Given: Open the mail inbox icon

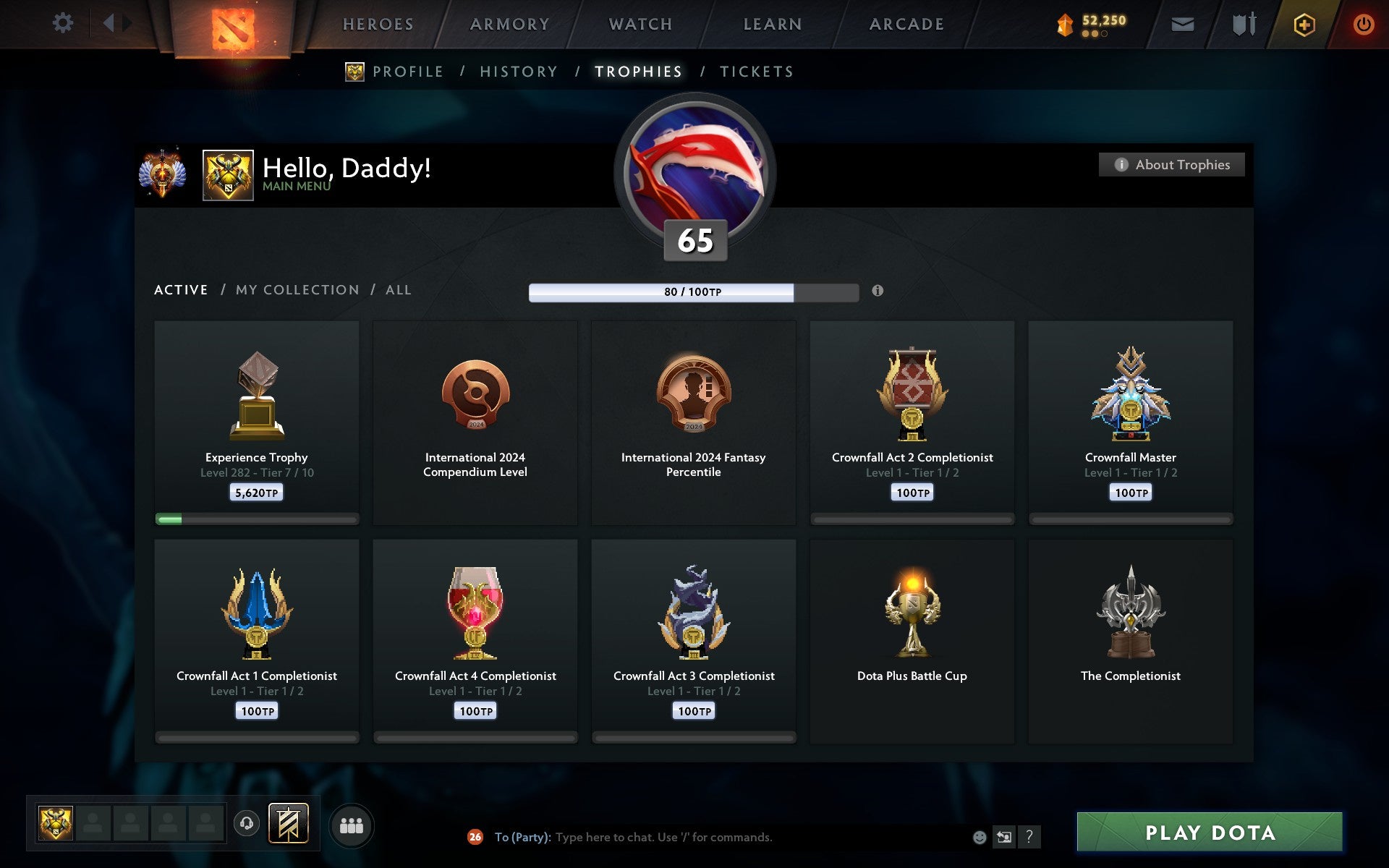Looking at the screenshot, I should tap(1182, 23).
